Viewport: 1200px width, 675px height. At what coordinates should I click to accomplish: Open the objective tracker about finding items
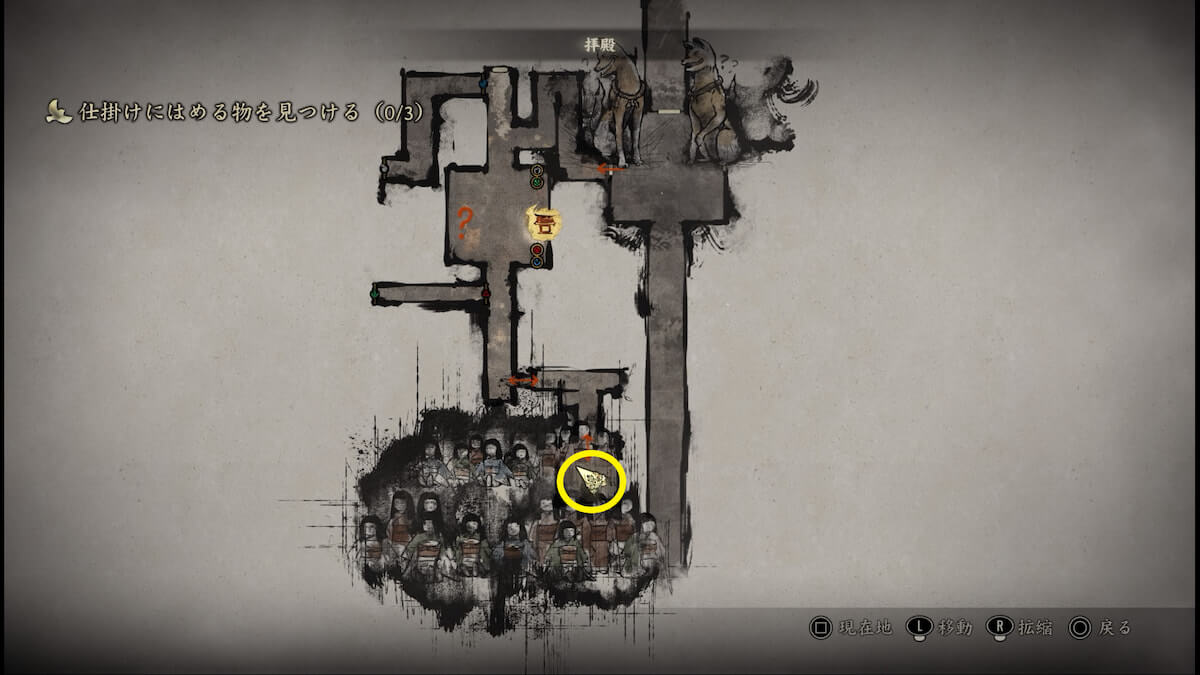click(236, 113)
